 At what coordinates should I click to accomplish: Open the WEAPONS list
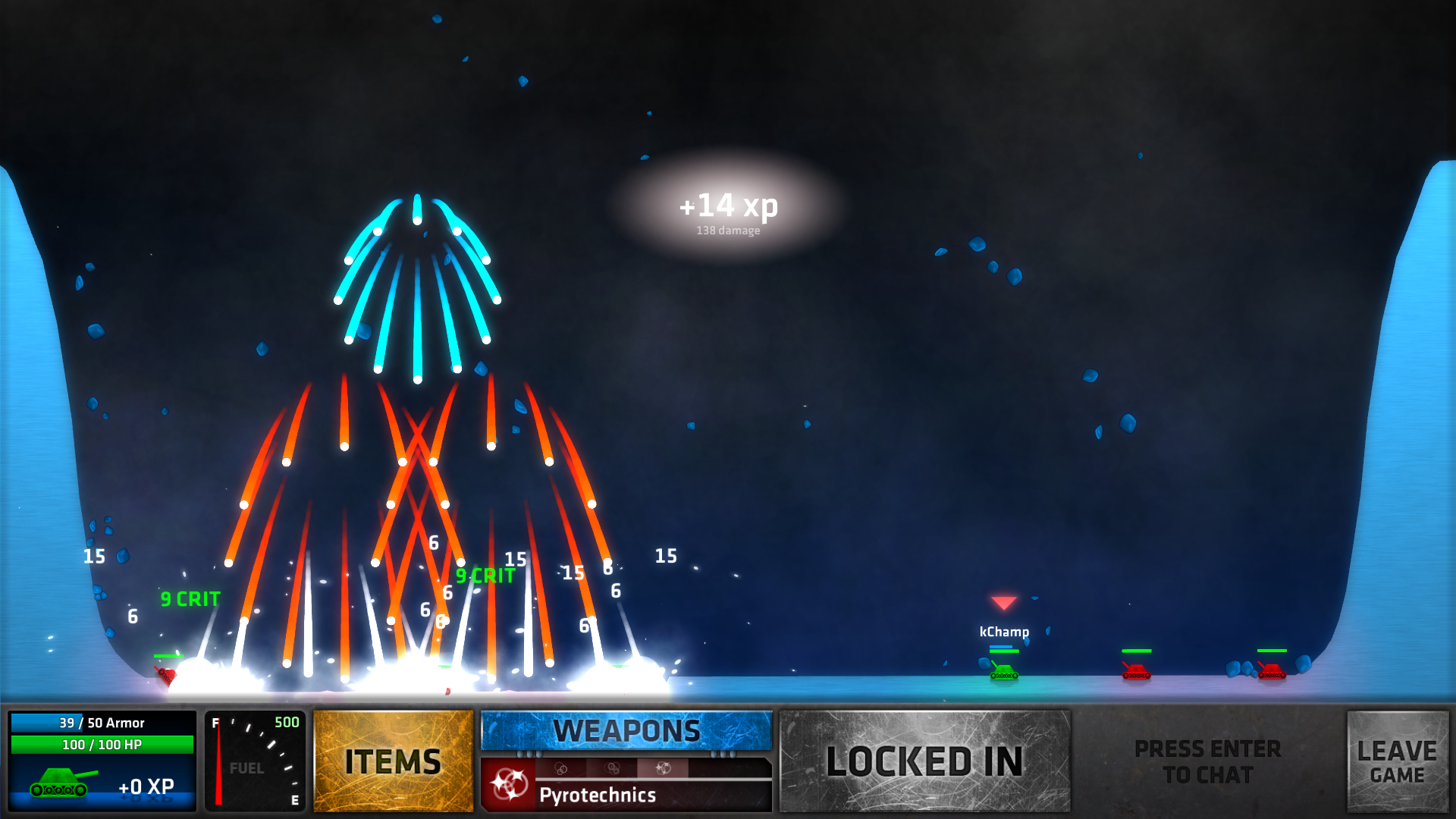626,731
